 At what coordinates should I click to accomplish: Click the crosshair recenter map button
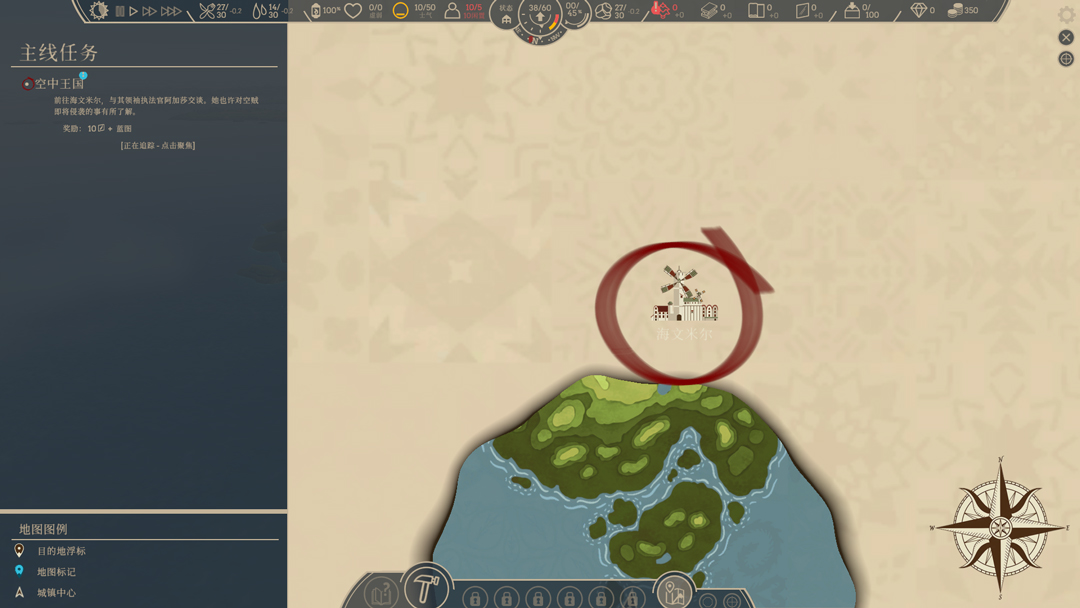pos(1066,59)
